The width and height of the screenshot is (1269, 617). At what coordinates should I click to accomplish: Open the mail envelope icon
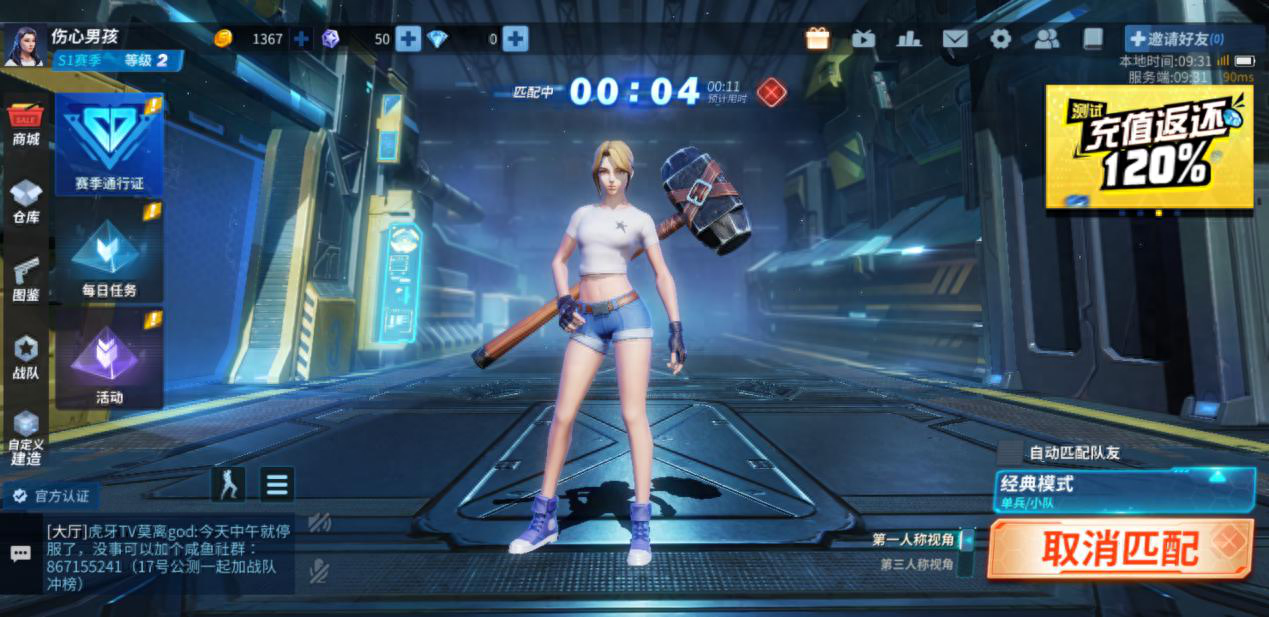[955, 39]
